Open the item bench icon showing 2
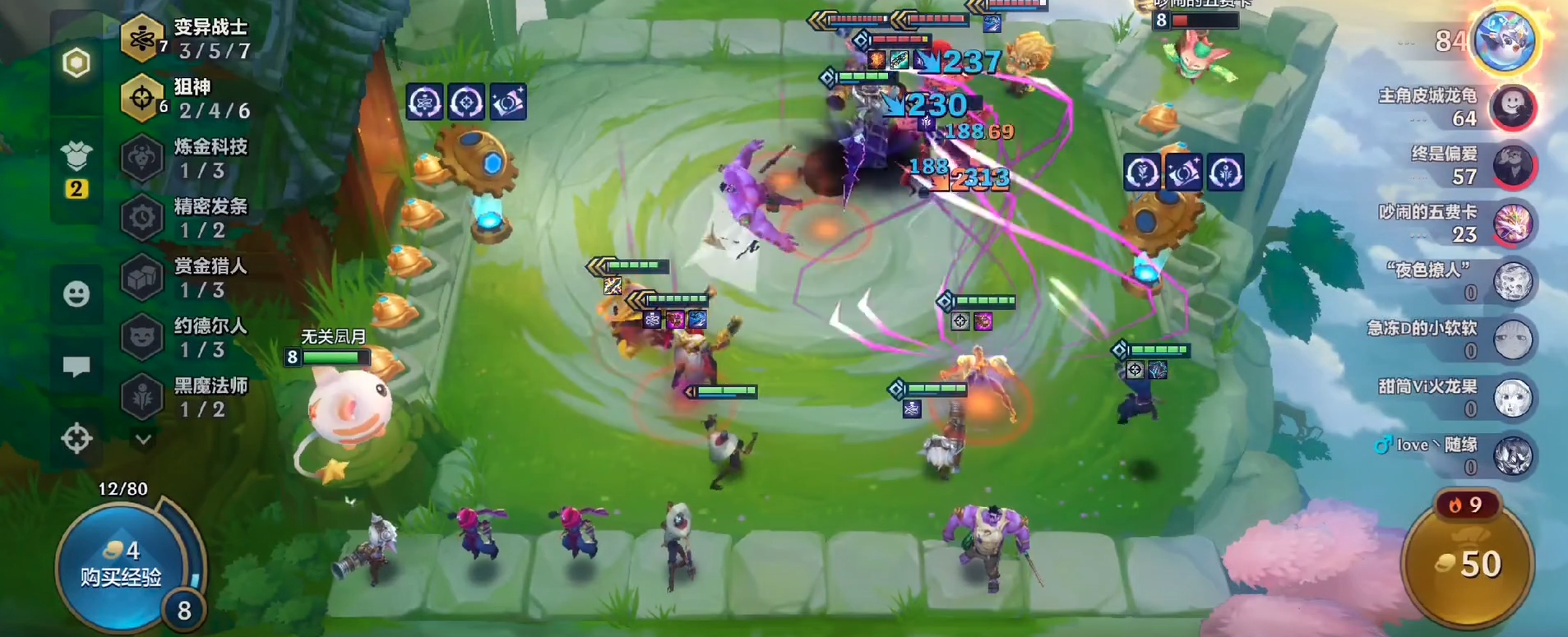The width and height of the screenshot is (1568, 637). (x=76, y=168)
